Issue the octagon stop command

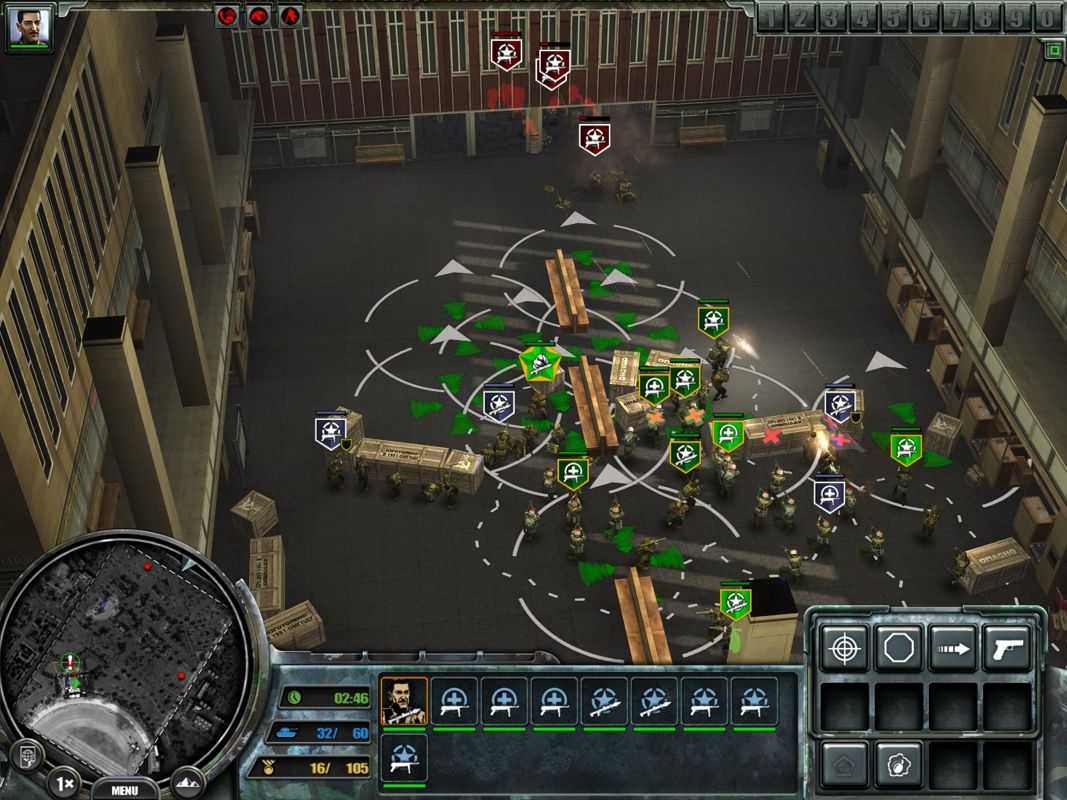coord(898,649)
